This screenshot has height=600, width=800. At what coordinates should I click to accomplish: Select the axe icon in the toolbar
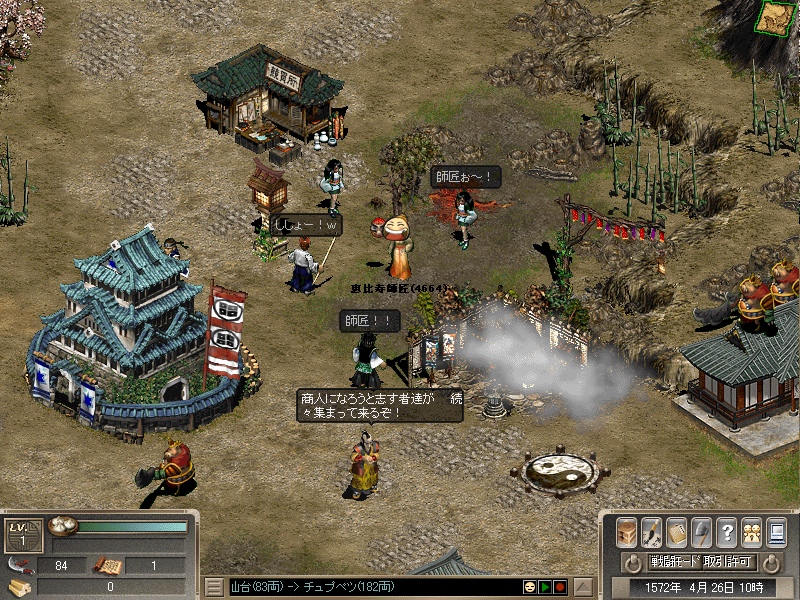[x=702, y=531]
